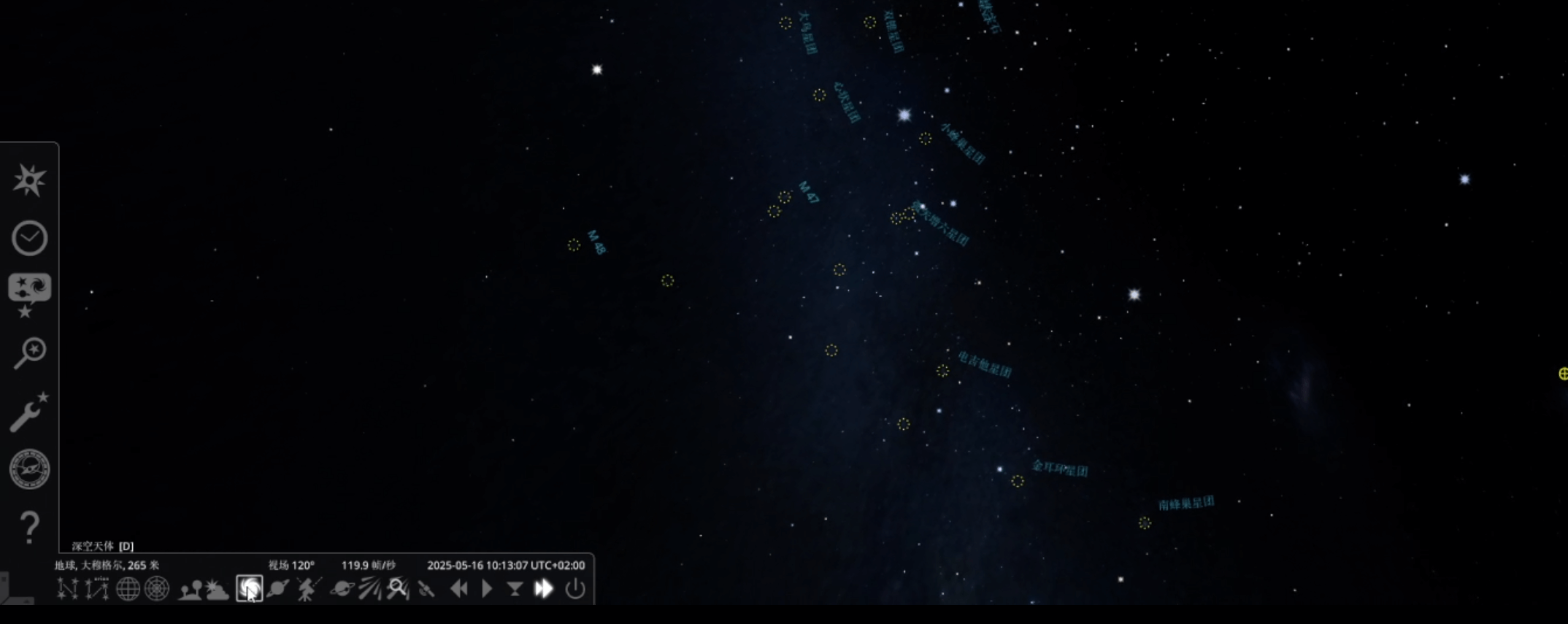Set time to now hourglass button
Viewport: 1568px width, 624px height.
(515, 588)
